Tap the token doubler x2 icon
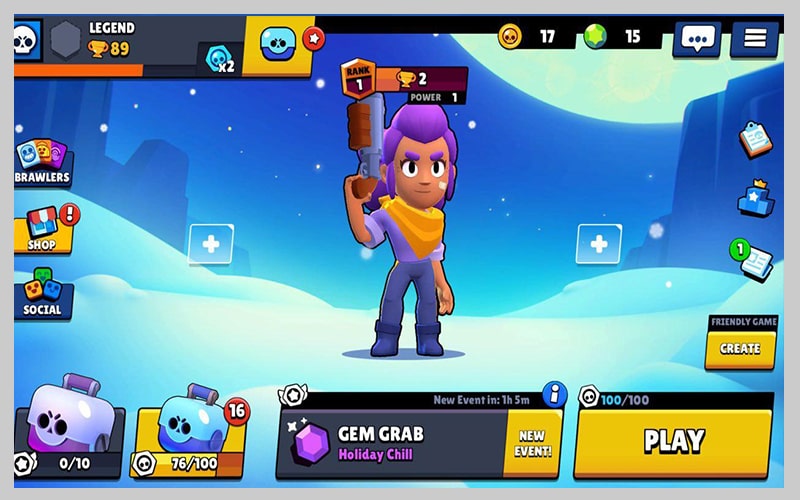The width and height of the screenshot is (800, 500). pyautogui.click(x=220, y=61)
